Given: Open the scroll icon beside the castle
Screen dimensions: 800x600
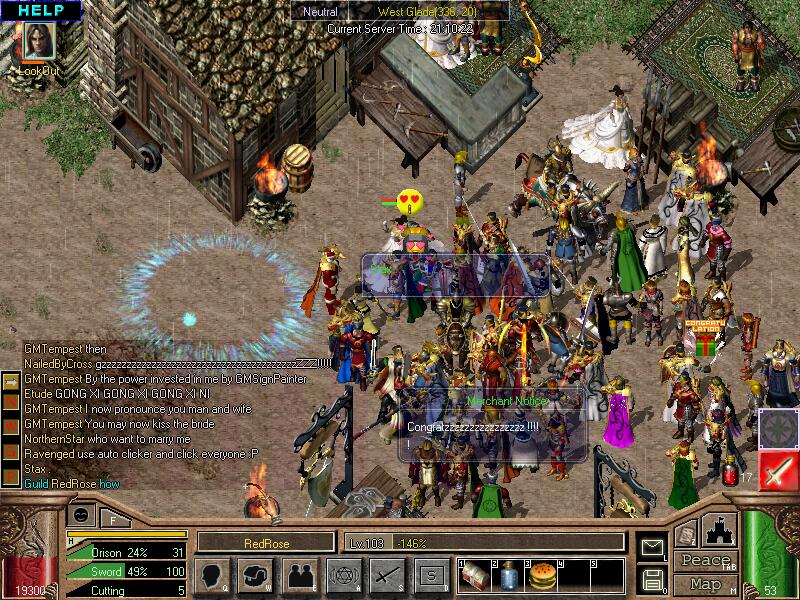Looking at the screenshot, I should (x=686, y=536).
